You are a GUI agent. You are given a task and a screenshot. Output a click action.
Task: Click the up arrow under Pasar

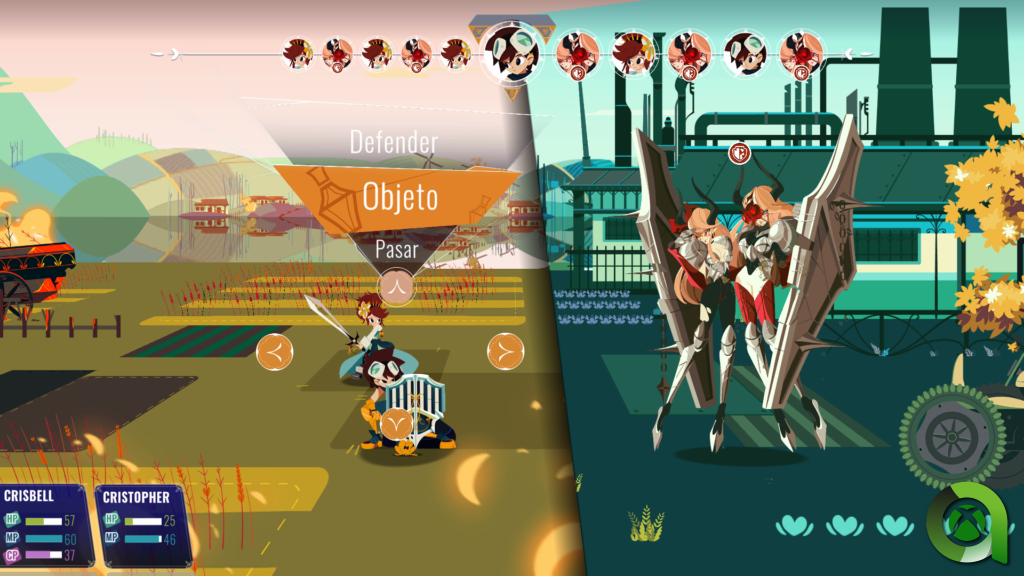point(398,286)
